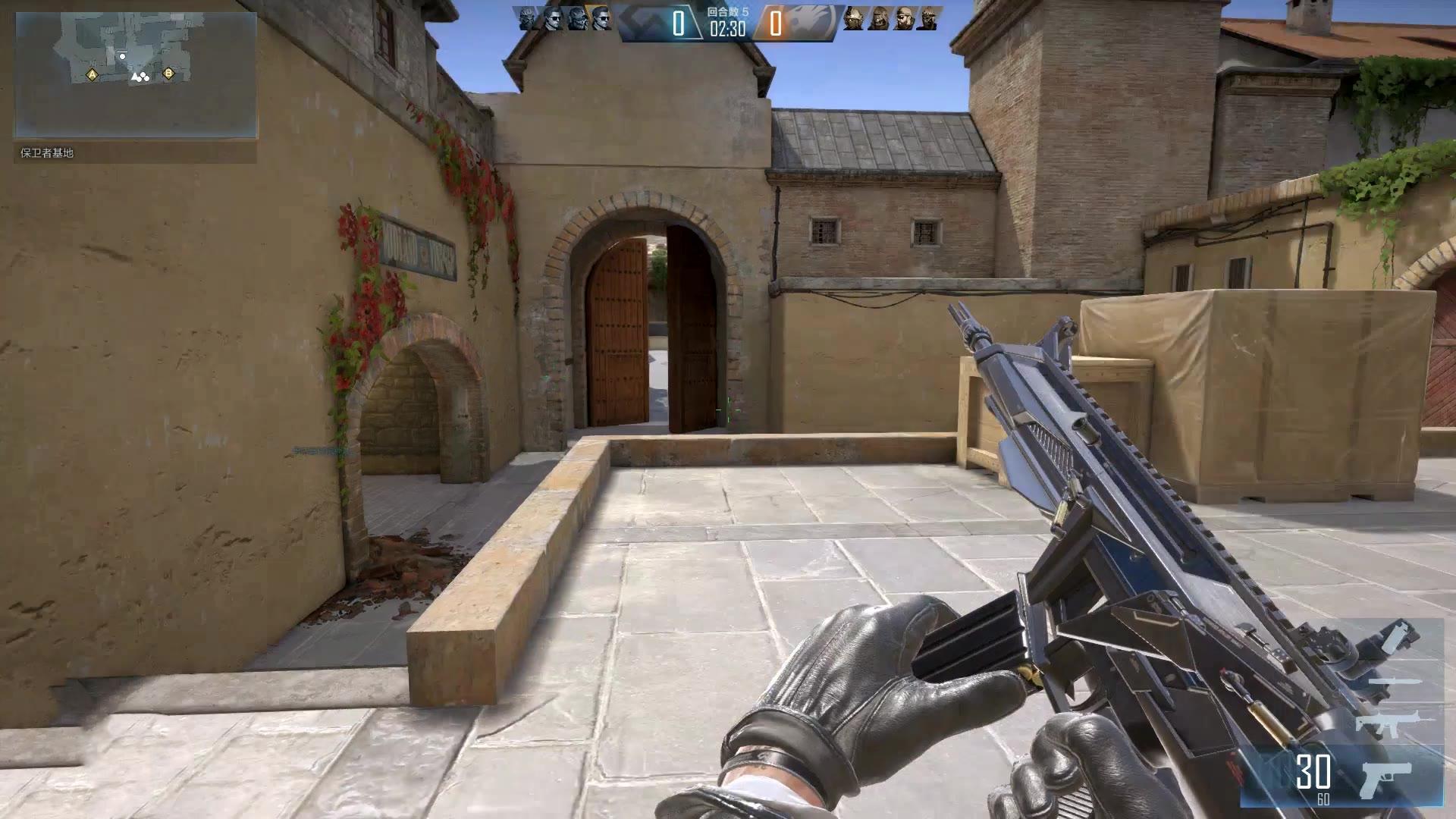Click the minimap in the corner

[136, 74]
